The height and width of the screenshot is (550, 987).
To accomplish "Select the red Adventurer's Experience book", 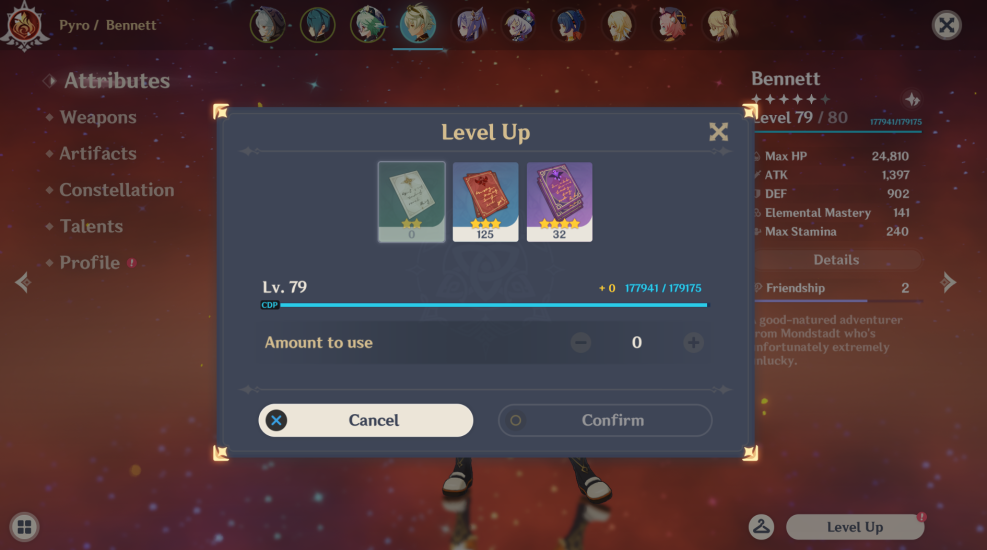I will coord(486,201).
